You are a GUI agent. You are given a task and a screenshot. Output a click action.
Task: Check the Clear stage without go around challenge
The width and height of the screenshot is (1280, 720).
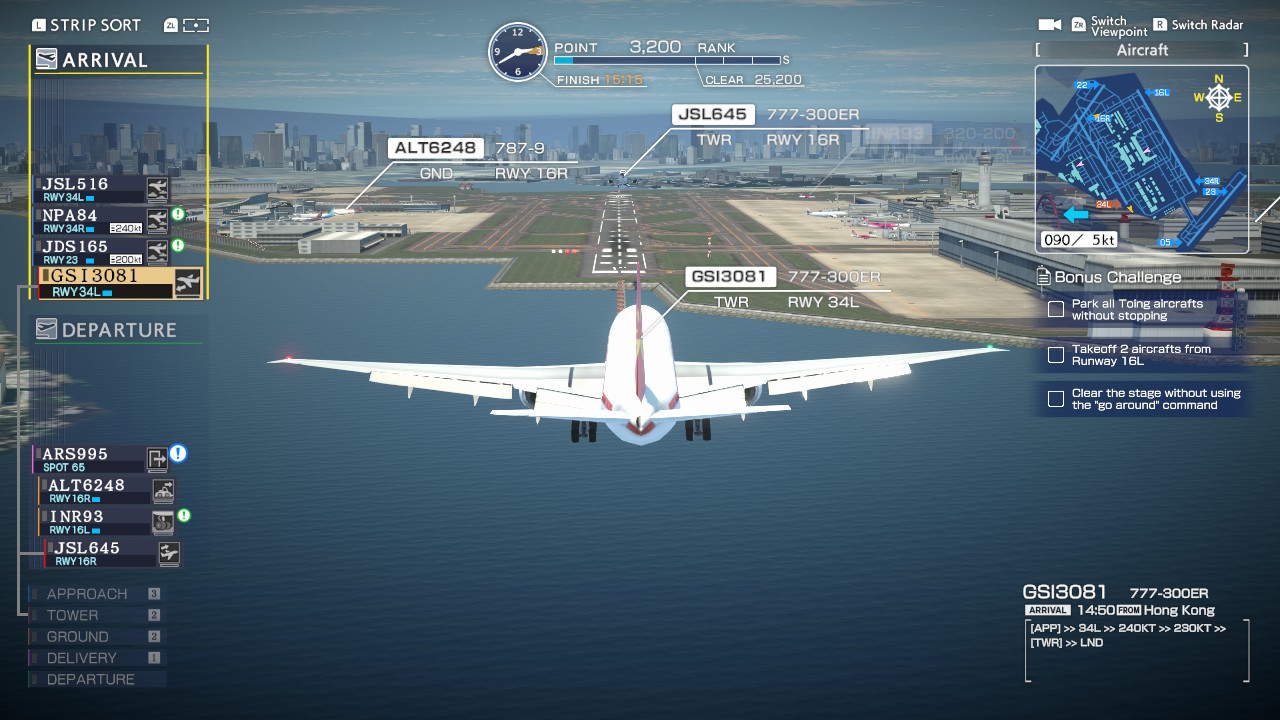tap(1055, 399)
